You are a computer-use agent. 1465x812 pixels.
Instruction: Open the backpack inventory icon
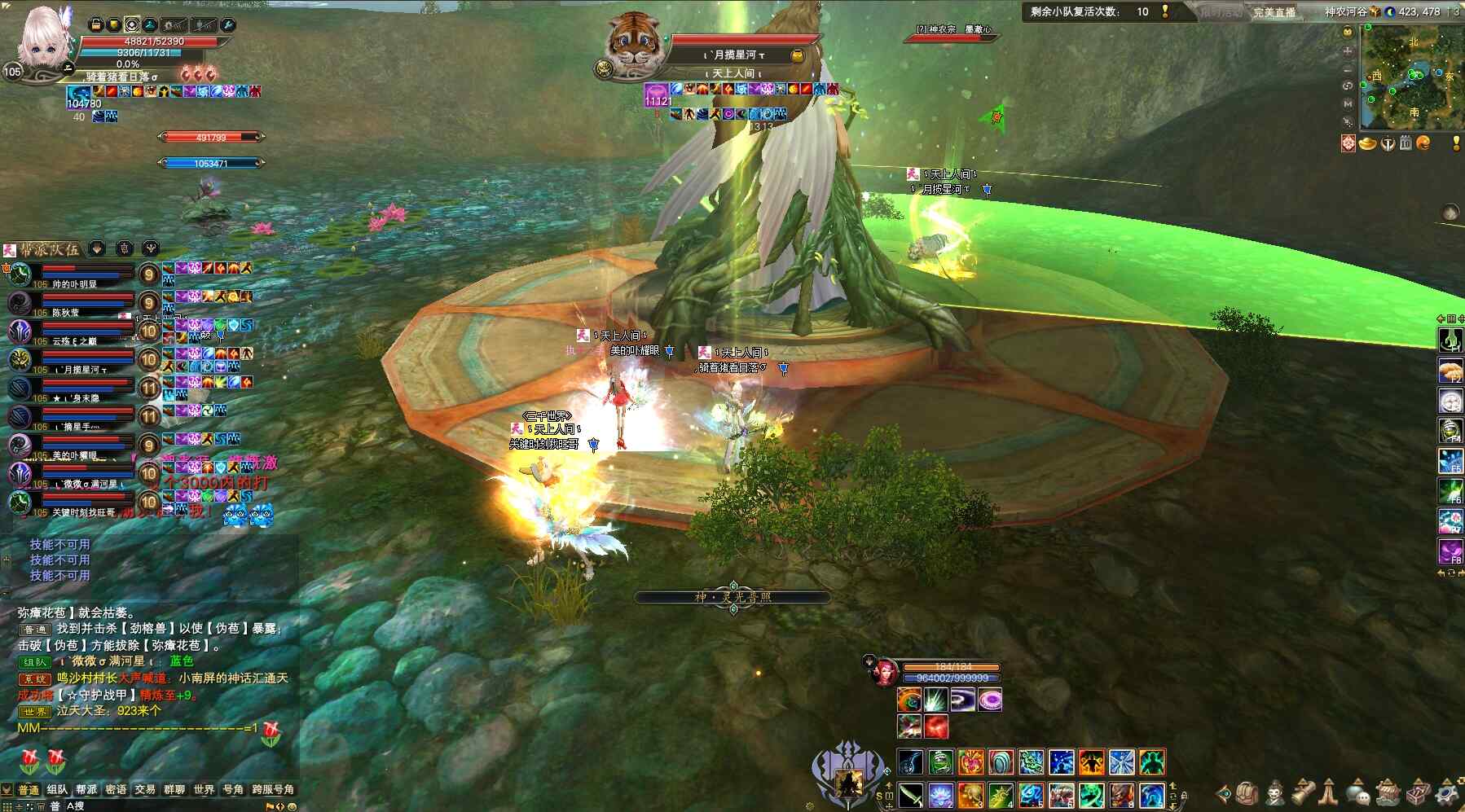[1247, 792]
